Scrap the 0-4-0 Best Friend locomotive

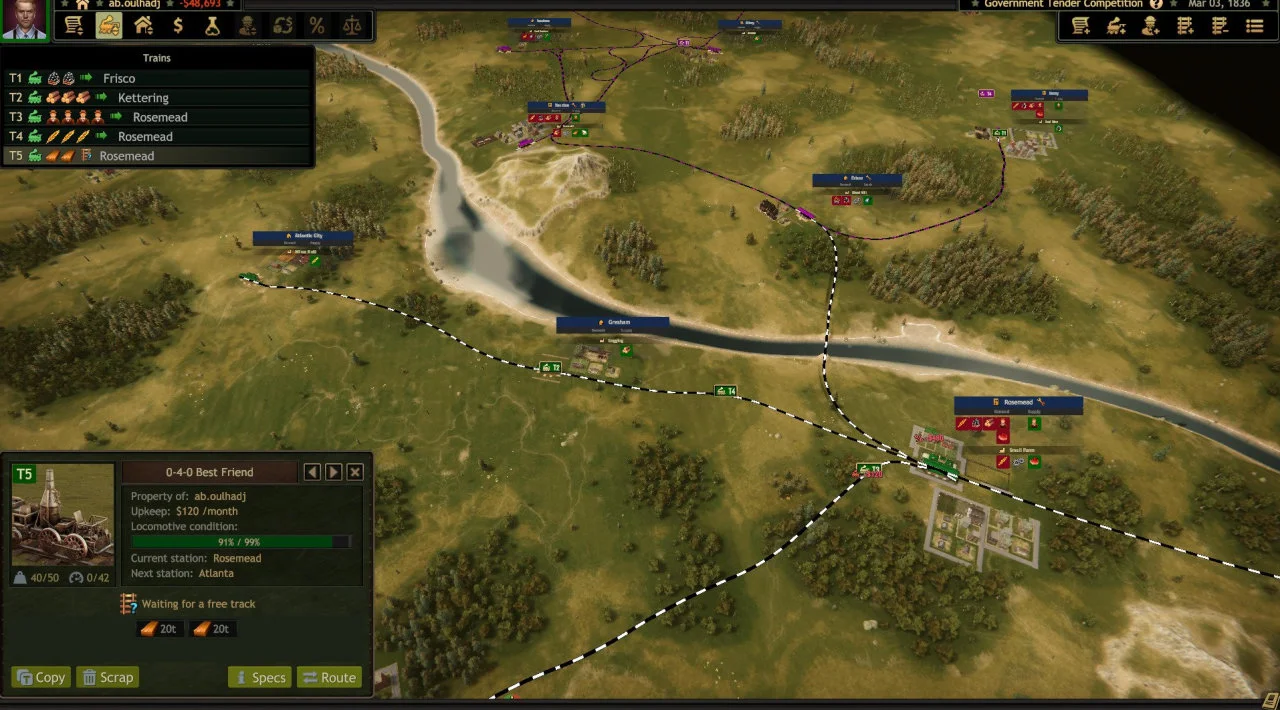click(x=107, y=677)
